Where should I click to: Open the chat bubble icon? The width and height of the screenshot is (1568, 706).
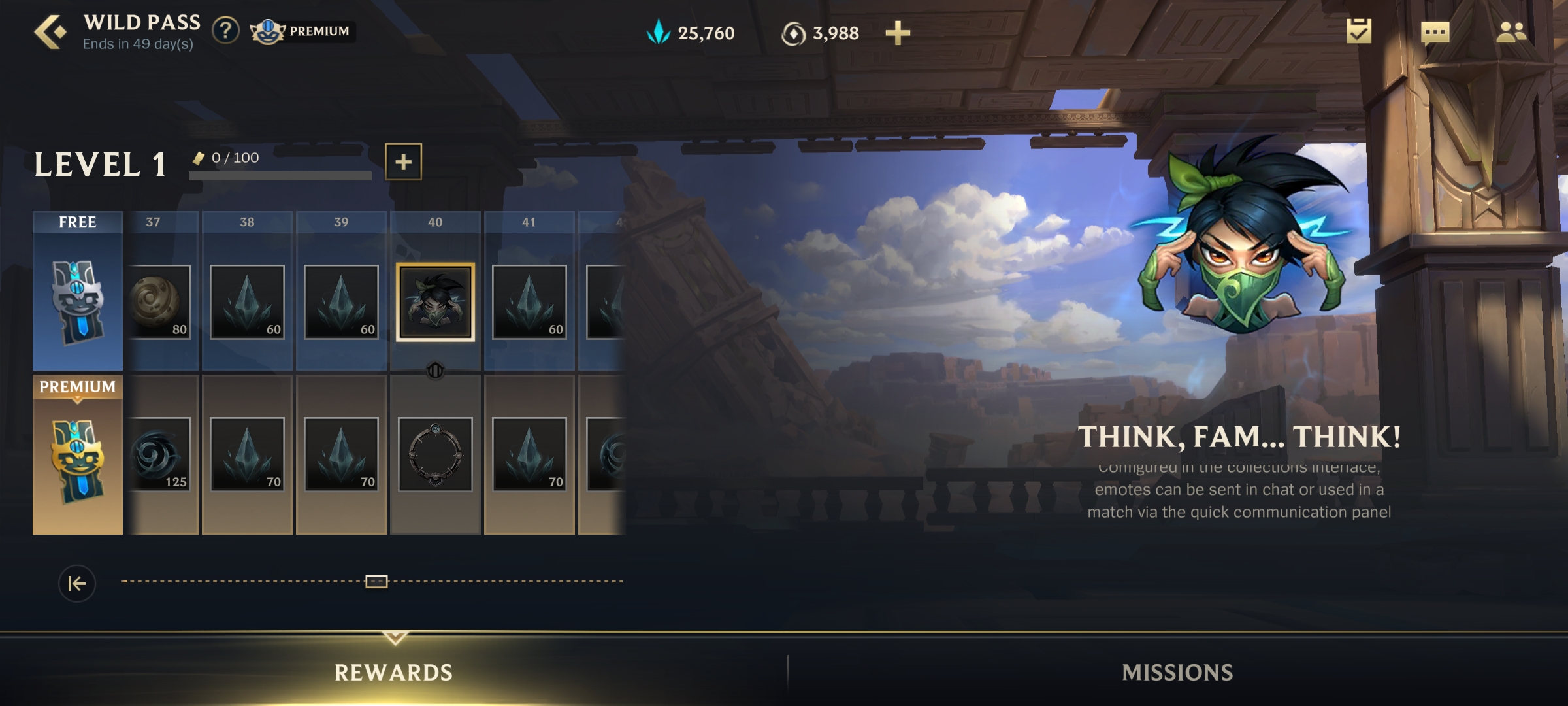click(x=1435, y=33)
